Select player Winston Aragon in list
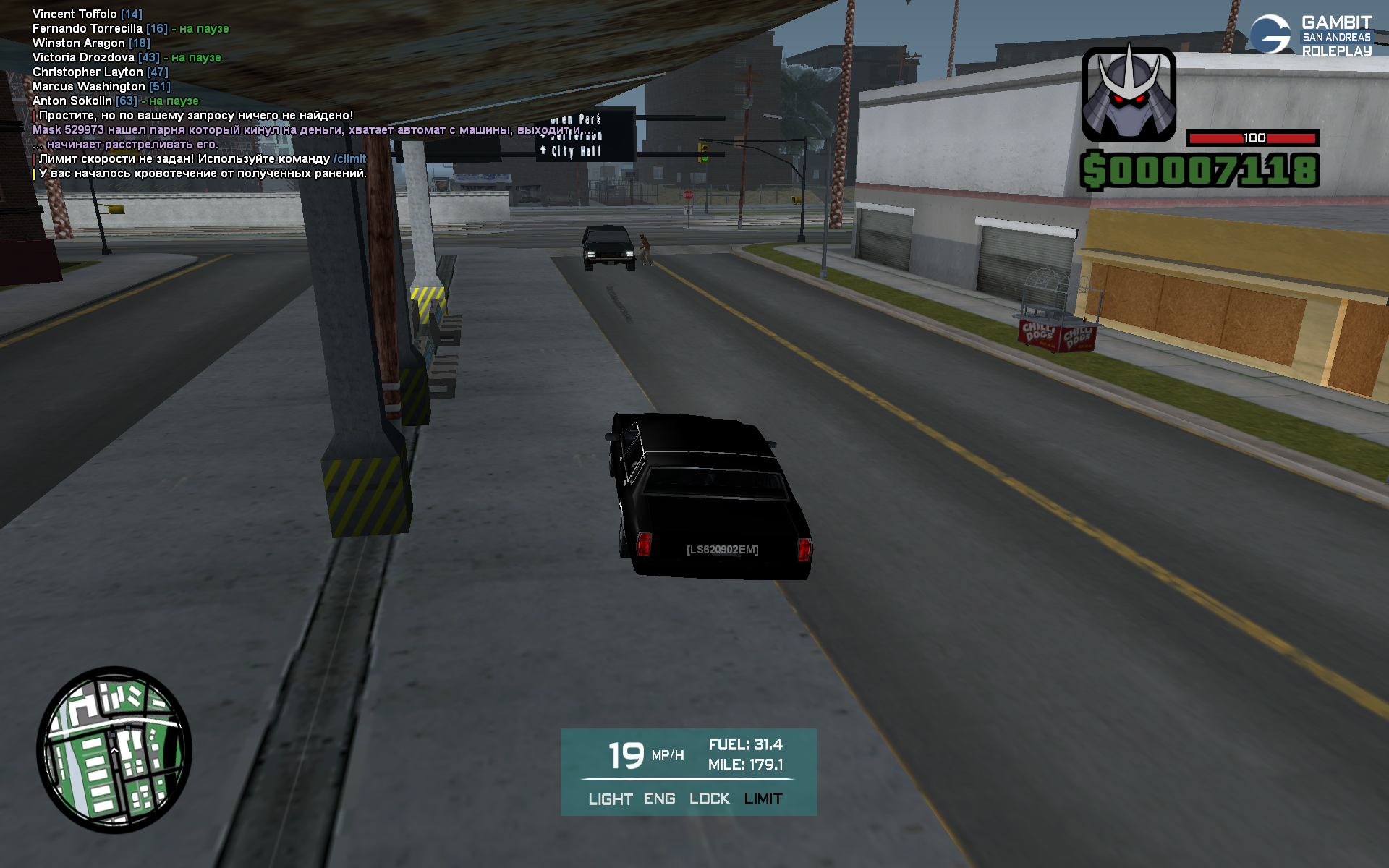The image size is (1389, 868). (x=78, y=43)
